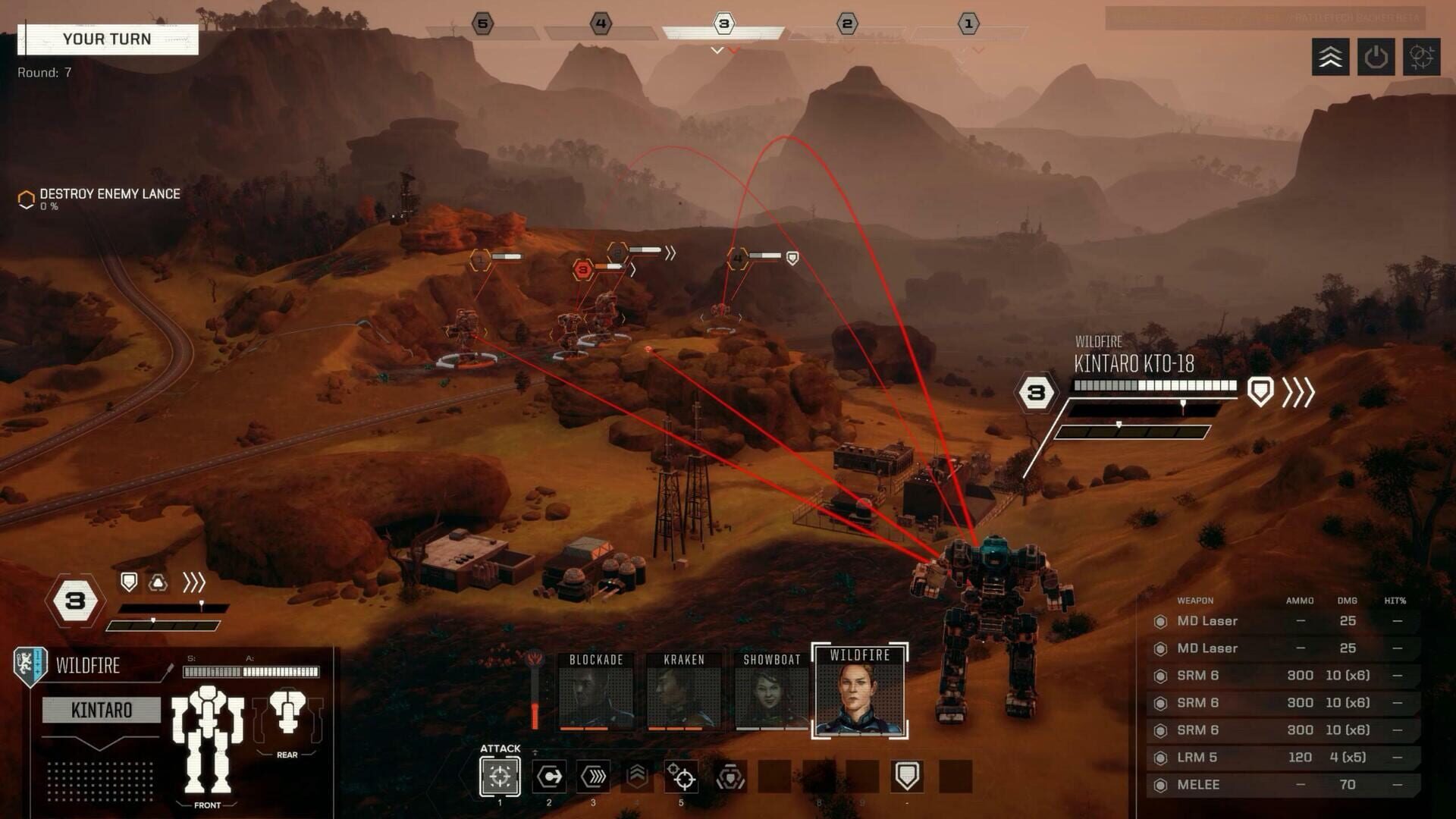
Task: Click the DESTROY ENEMY LANCE objective
Action: tap(110, 193)
